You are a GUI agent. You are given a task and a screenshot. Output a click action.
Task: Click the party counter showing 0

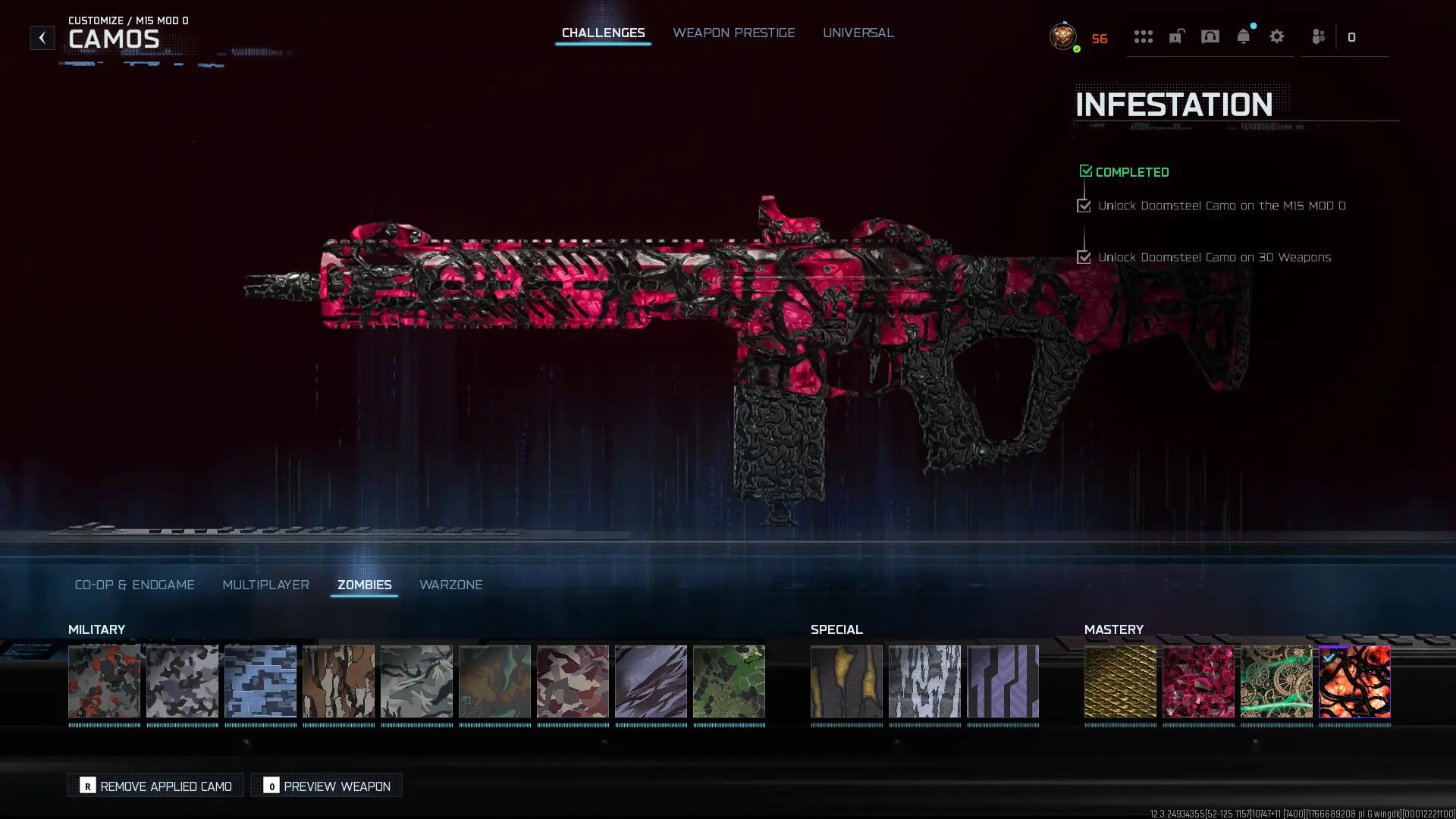click(x=1352, y=36)
